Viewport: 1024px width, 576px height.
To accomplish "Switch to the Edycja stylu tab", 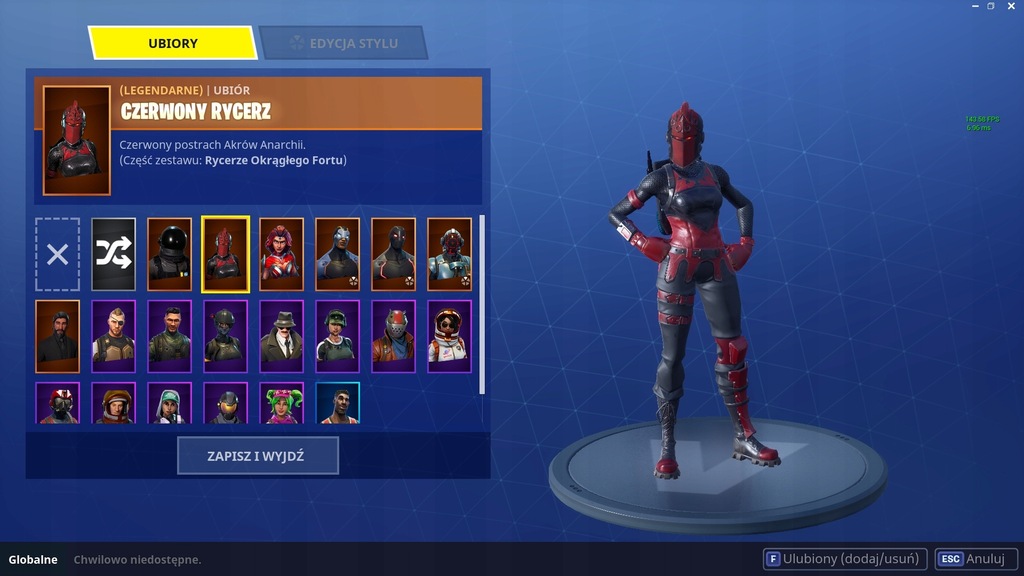I will (343, 43).
